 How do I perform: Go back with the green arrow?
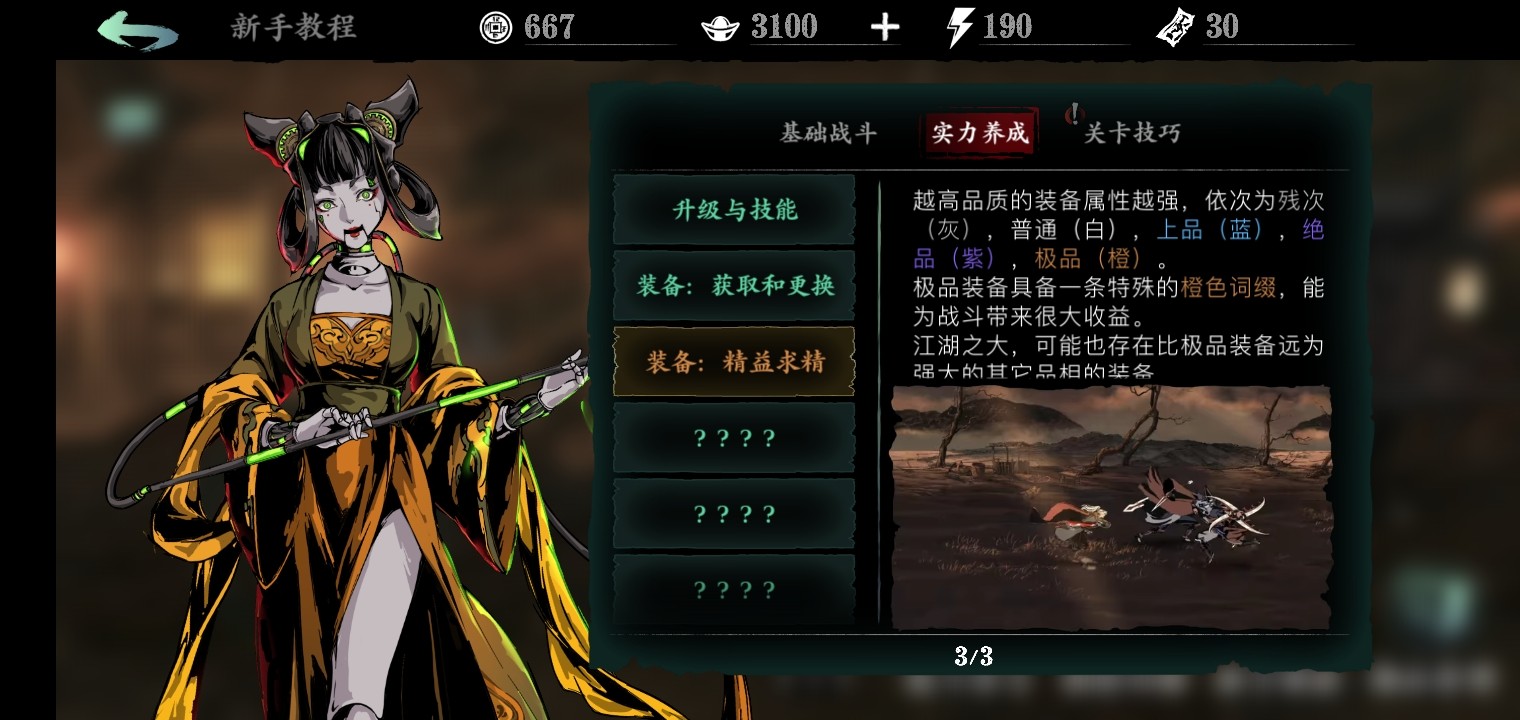tap(138, 30)
